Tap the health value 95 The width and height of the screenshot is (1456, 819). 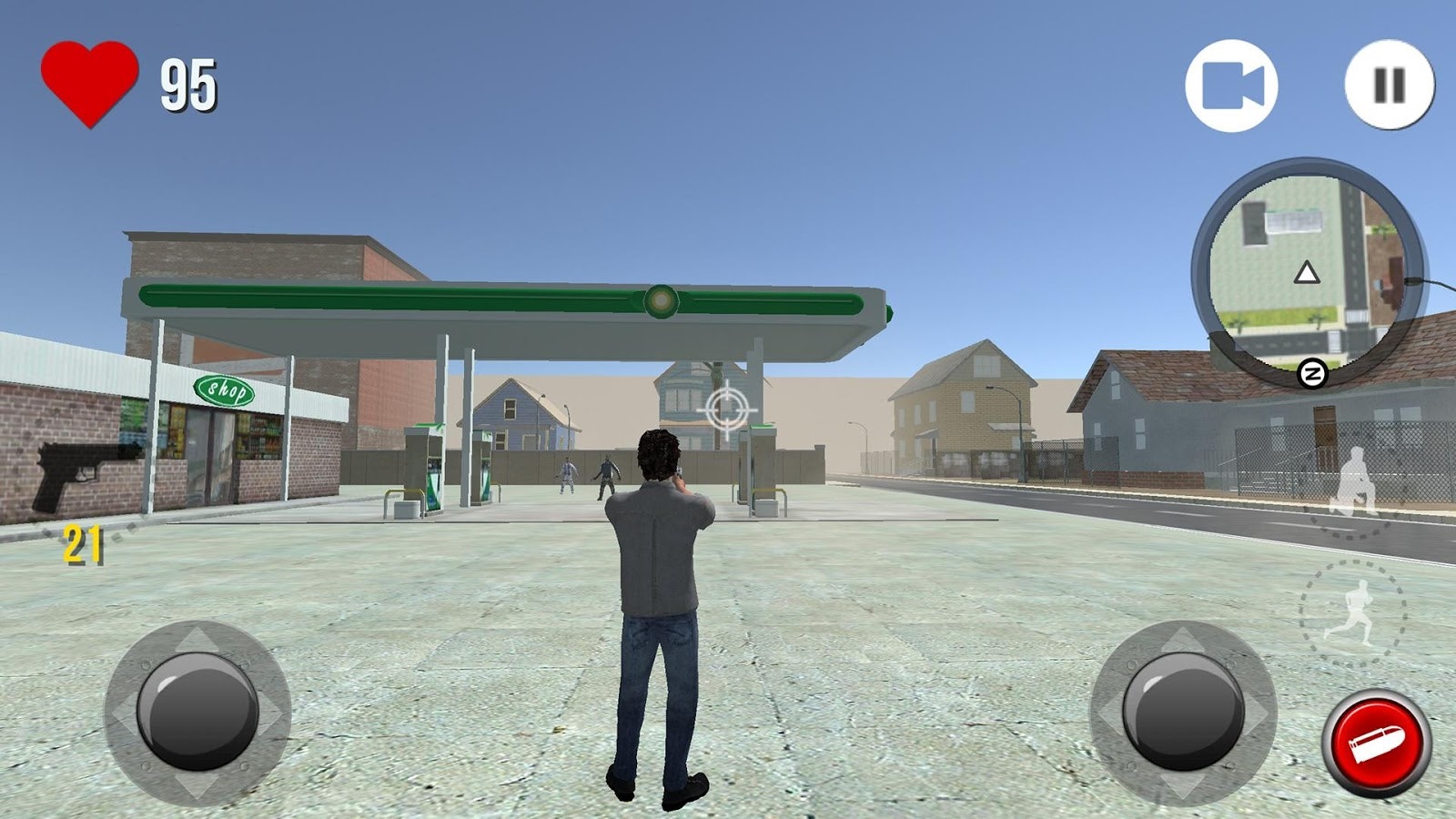pos(188,84)
